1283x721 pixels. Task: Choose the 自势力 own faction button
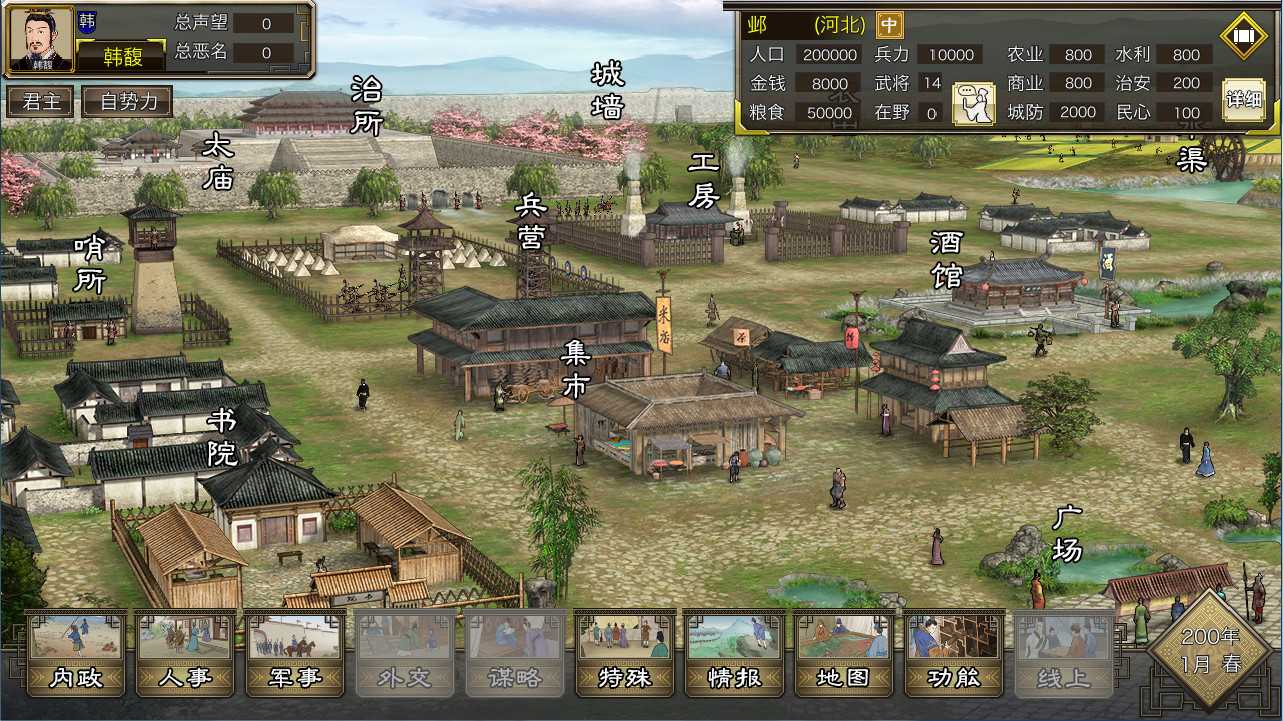coord(128,101)
